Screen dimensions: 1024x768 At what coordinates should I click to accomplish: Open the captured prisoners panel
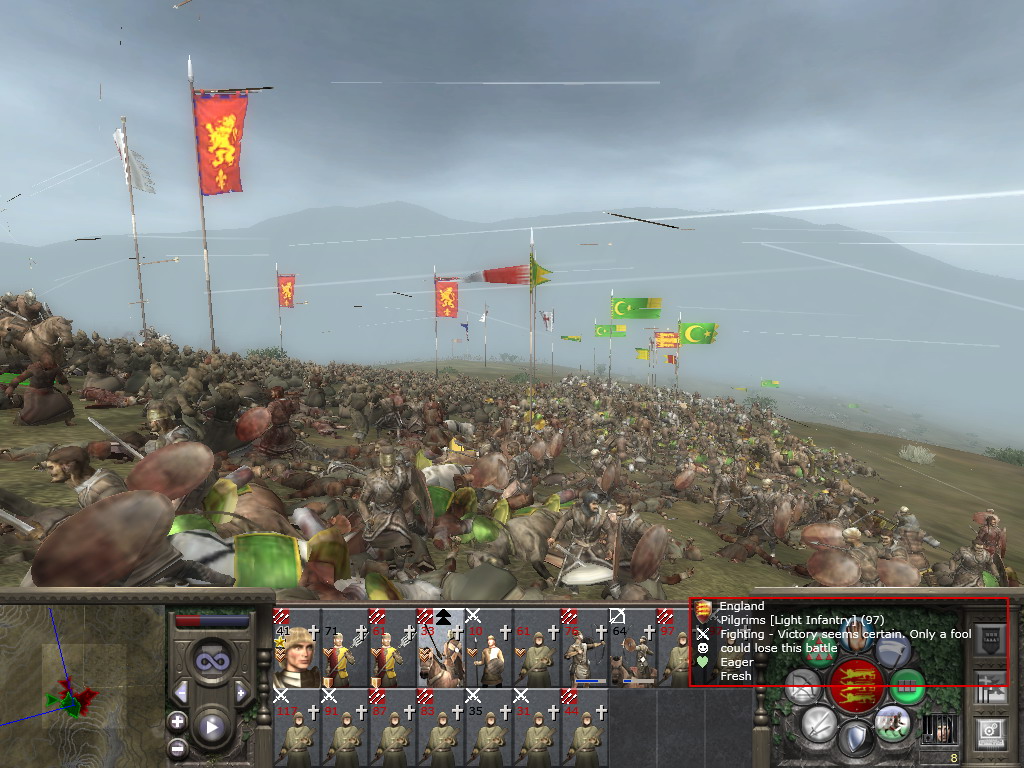coord(939,728)
